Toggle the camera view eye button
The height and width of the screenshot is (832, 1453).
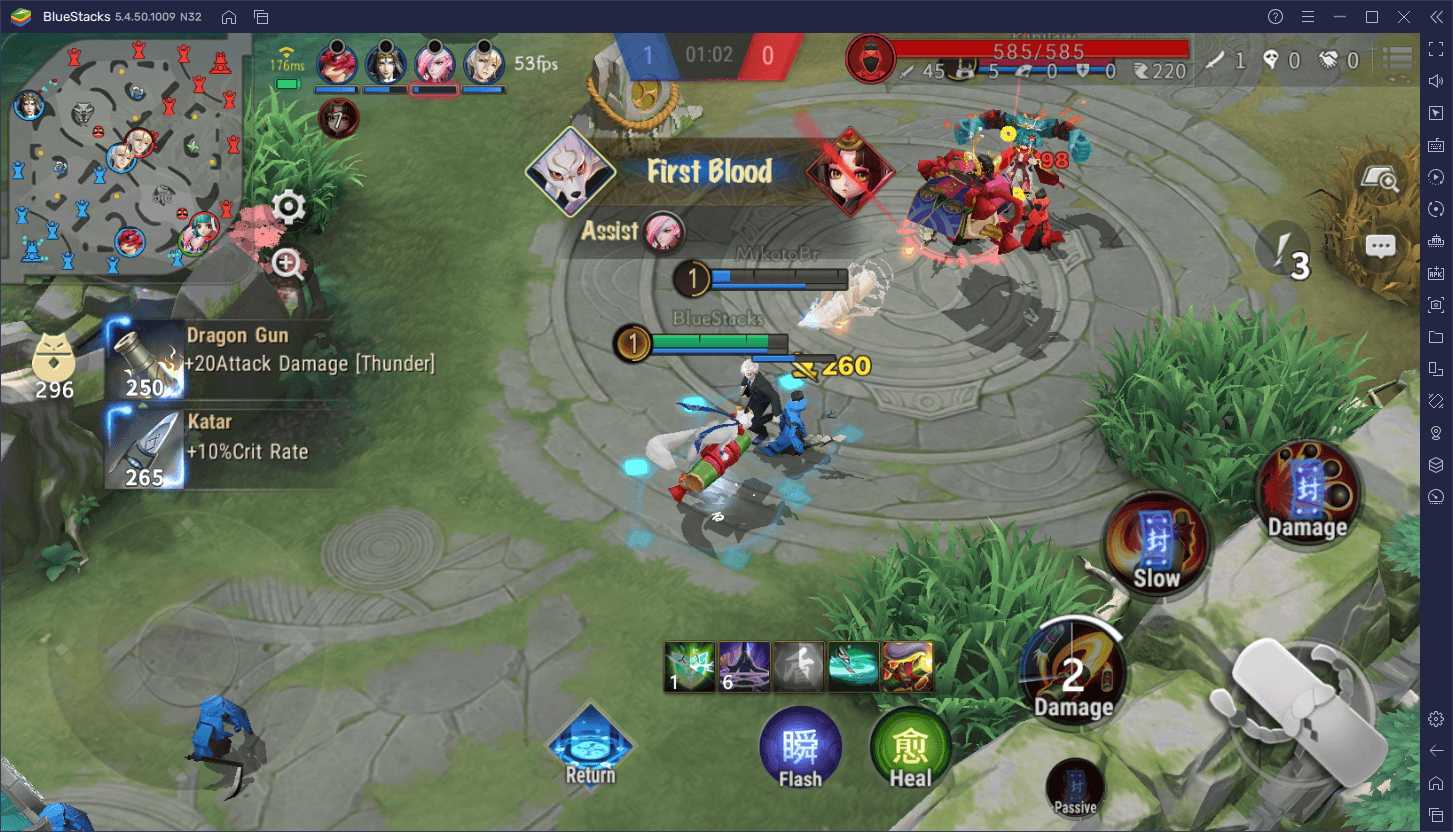(x=1380, y=178)
